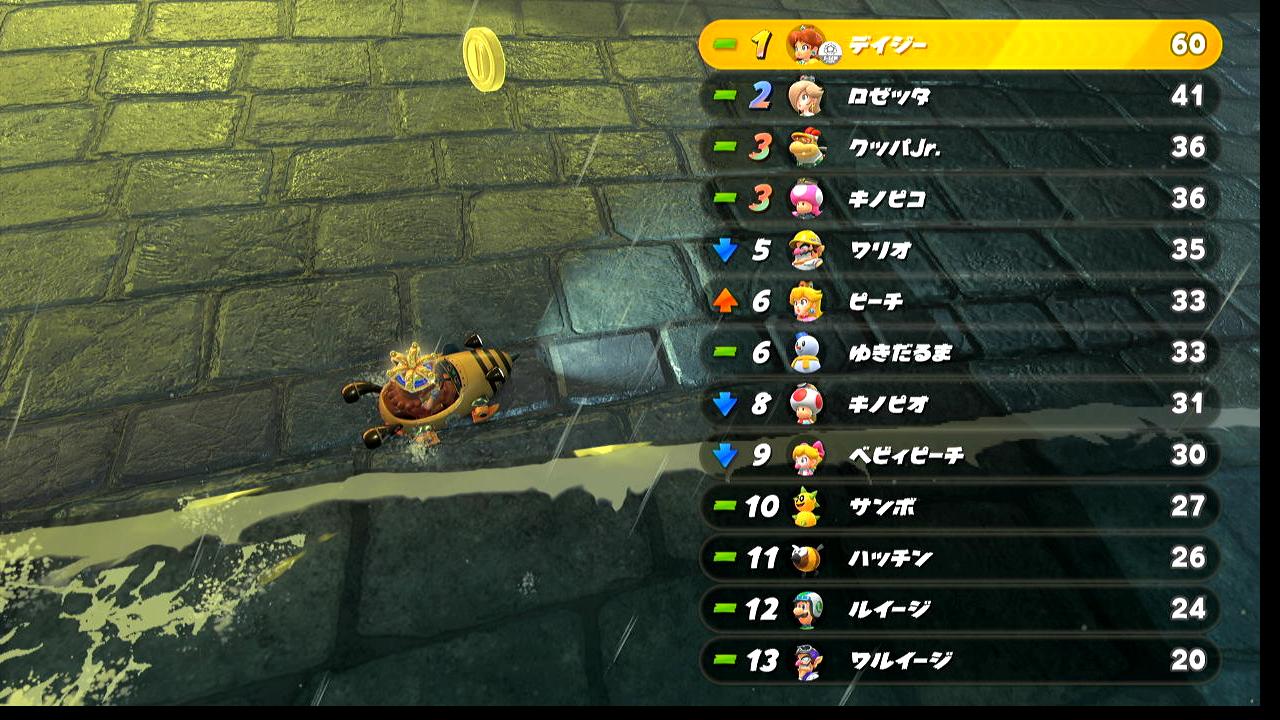The width and height of the screenshot is (1280, 720).
Task: Choose the サンボ standings row
Action: (x=960, y=506)
